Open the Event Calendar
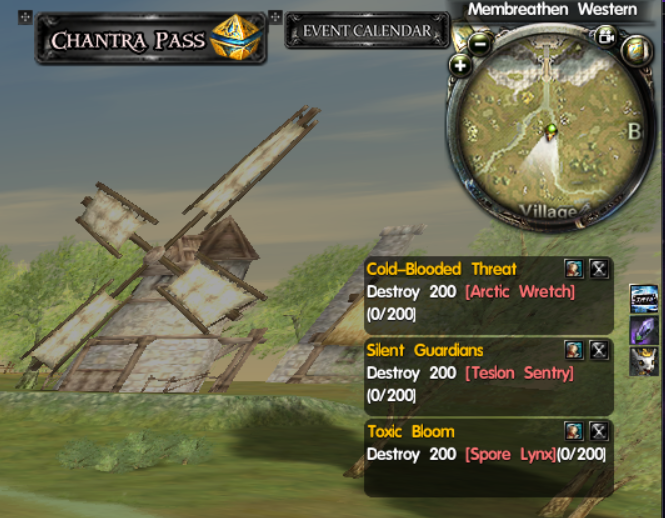 (x=367, y=31)
